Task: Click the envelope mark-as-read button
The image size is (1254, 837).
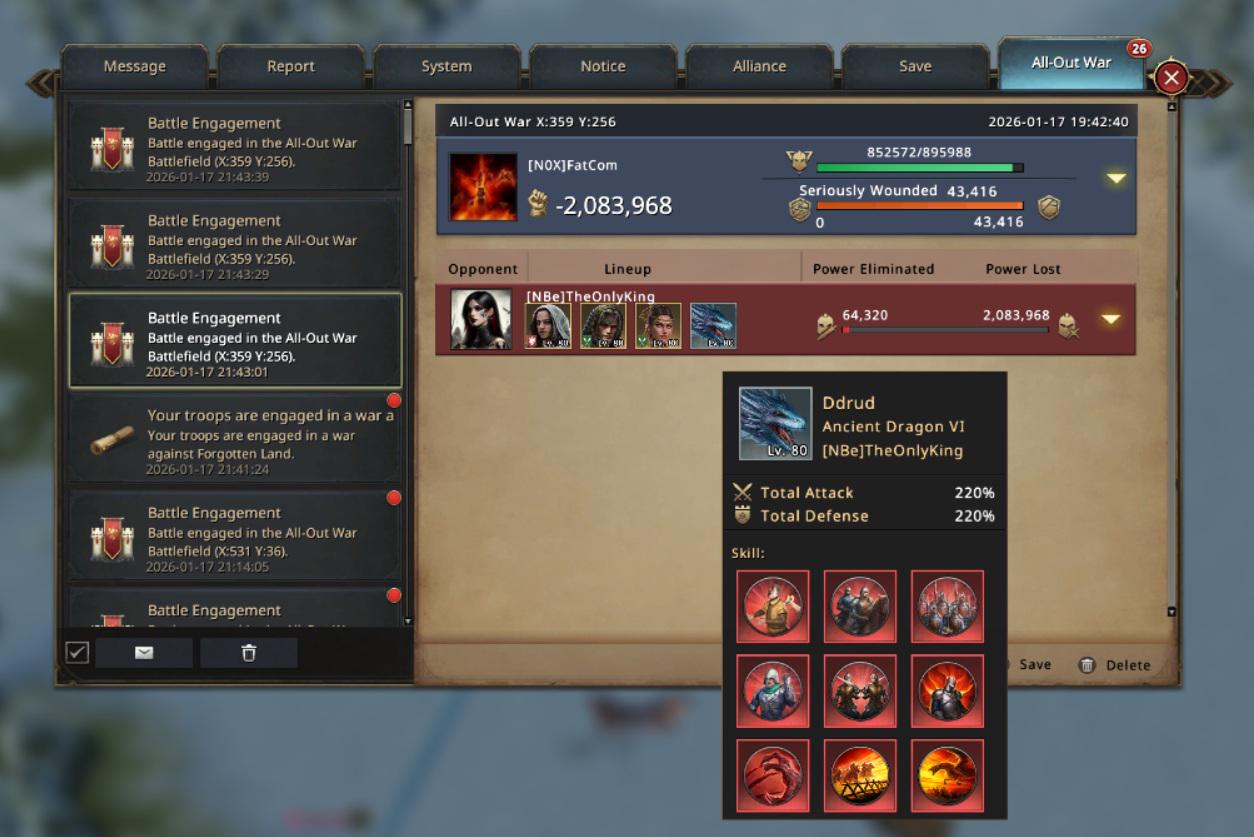Action: (x=144, y=653)
